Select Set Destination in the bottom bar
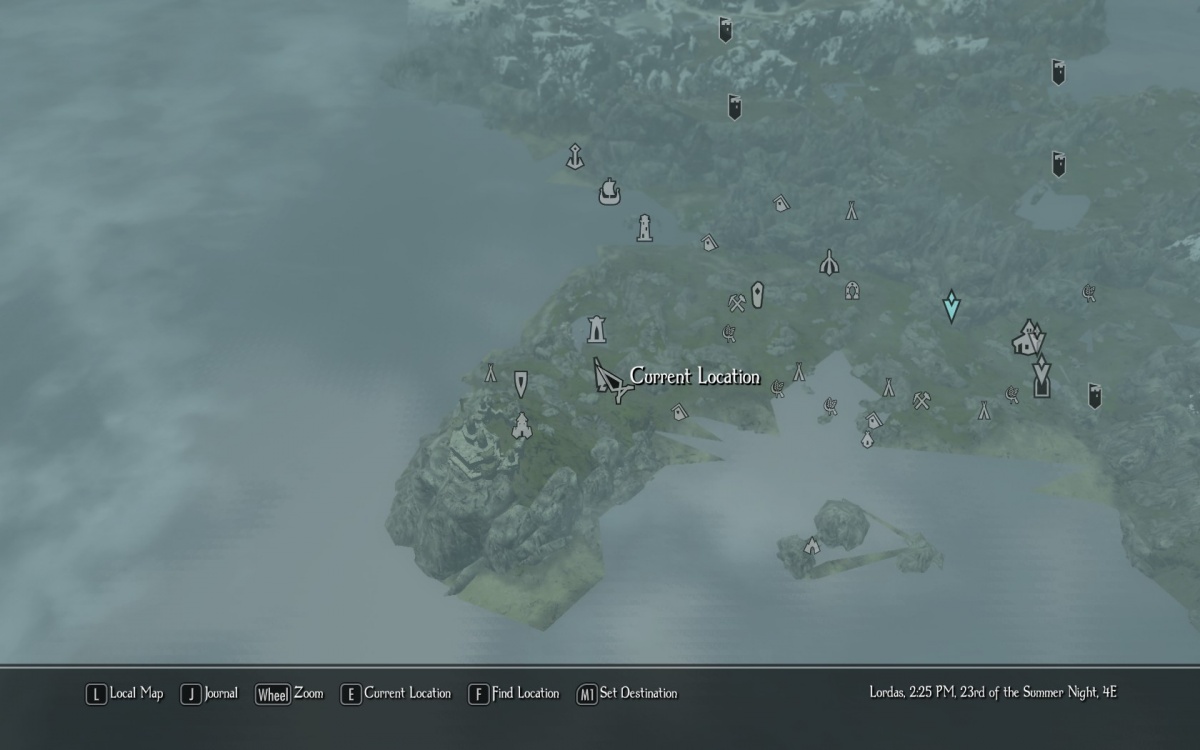The height and width of the screenshot is (750, 1200). pos(627,693)
